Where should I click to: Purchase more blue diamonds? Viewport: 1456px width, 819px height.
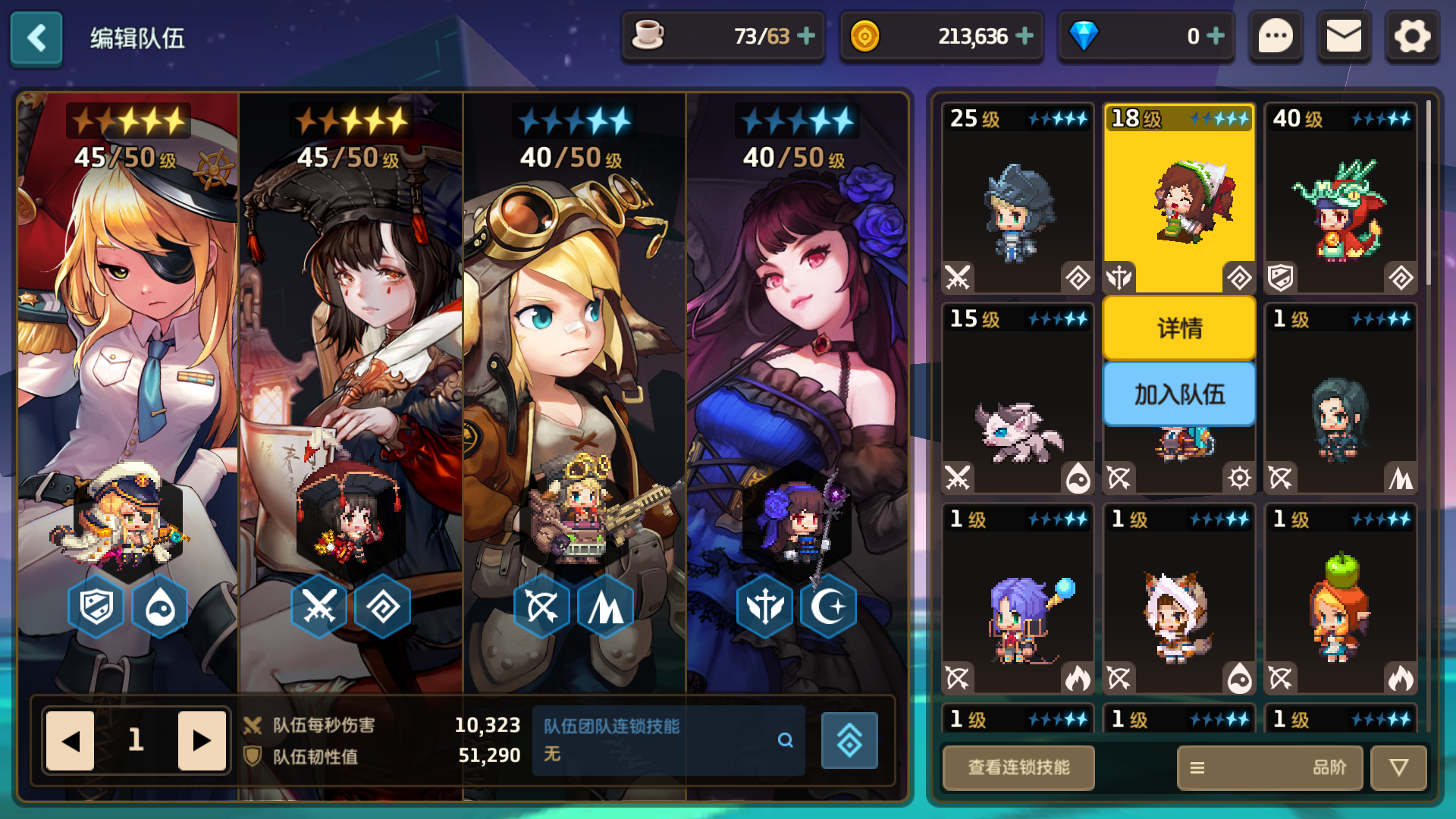pyautogui.click(x=1216, y=36)
